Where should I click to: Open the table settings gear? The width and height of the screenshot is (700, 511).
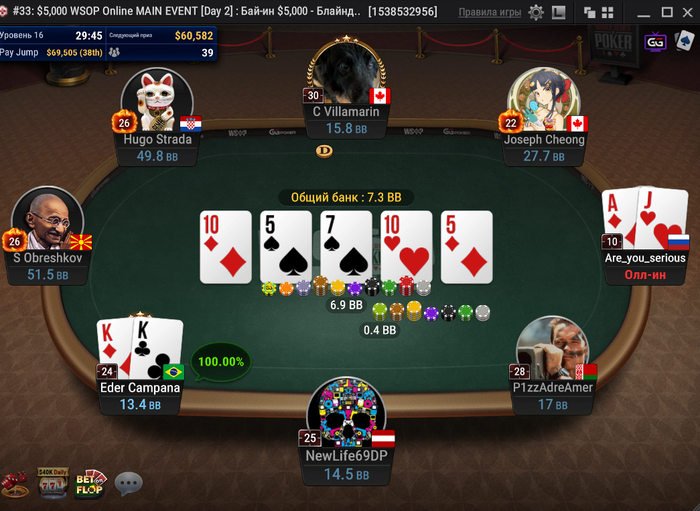pos(536,13)
